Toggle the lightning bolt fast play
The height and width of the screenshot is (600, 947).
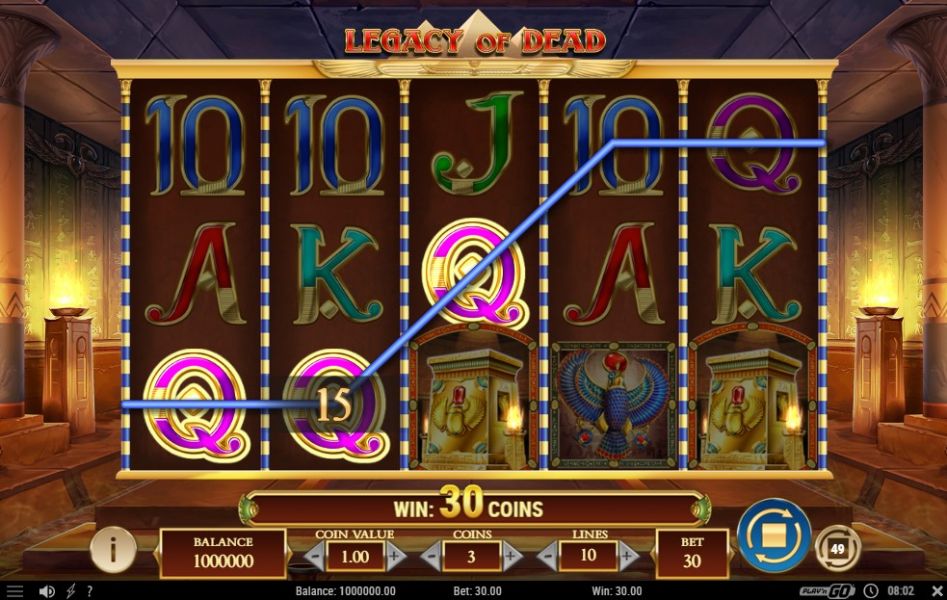[x=71, y=591]
